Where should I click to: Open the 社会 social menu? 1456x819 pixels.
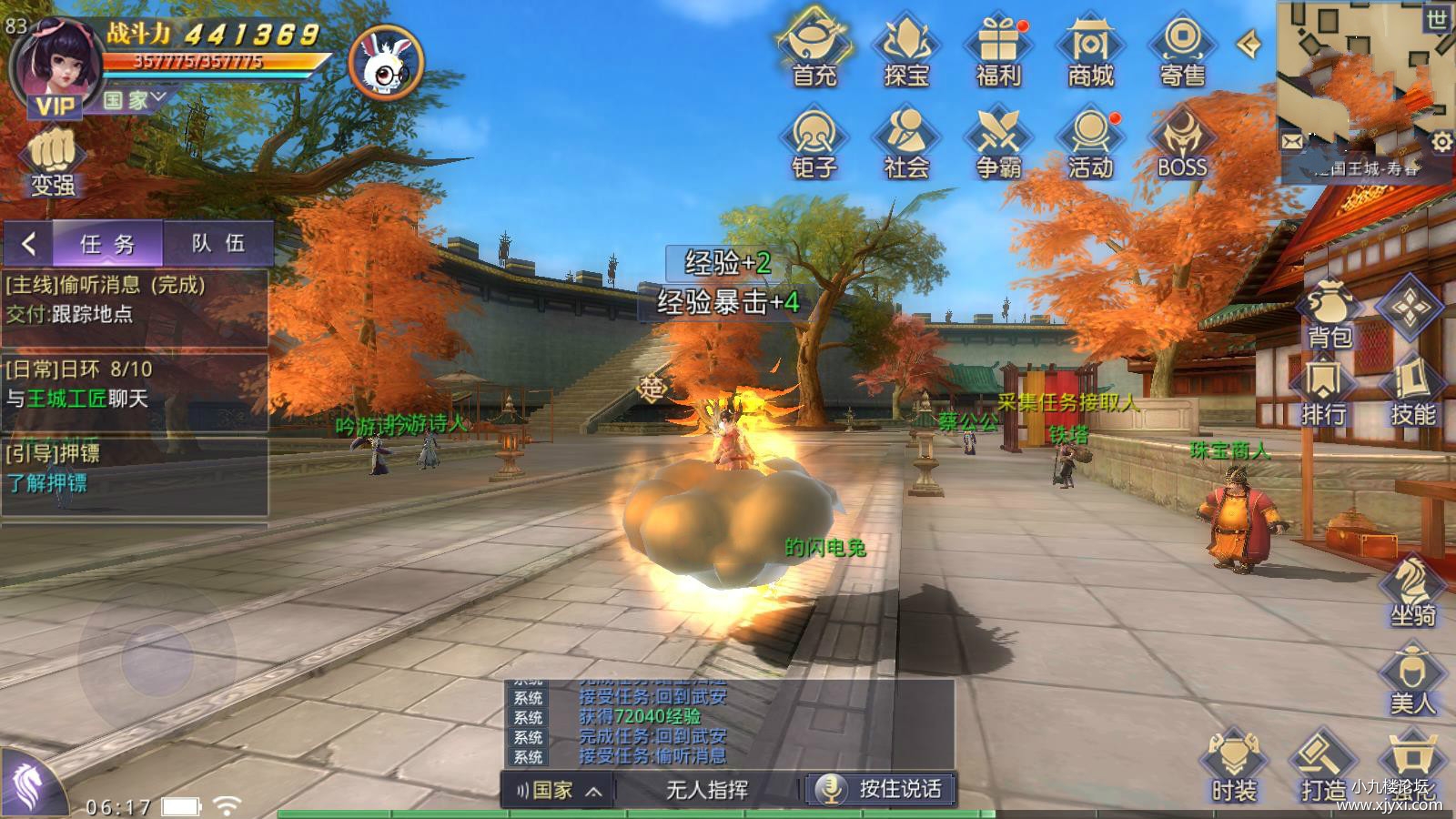(906, 142)
